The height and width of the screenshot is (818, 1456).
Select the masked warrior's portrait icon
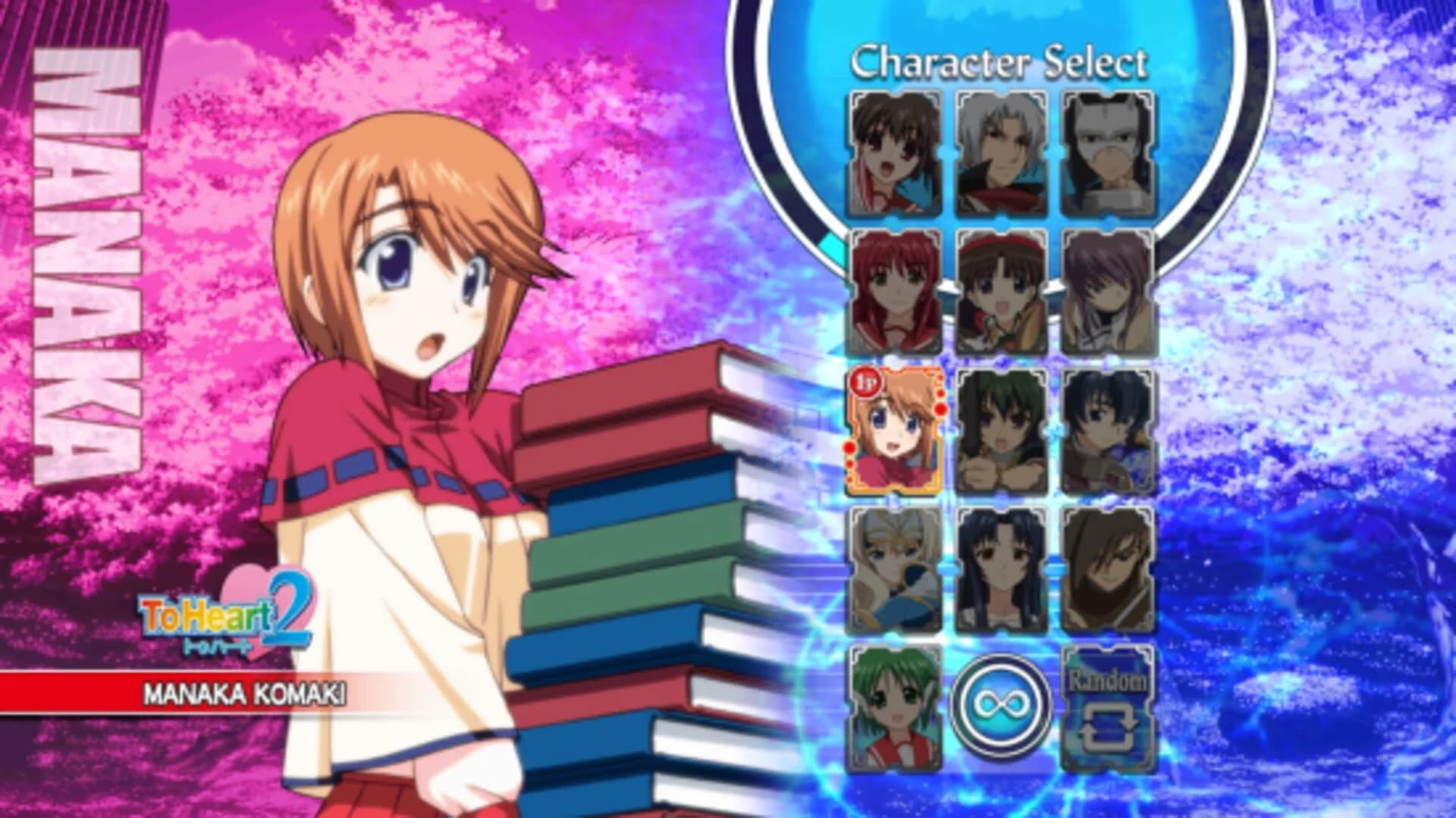1109,152
